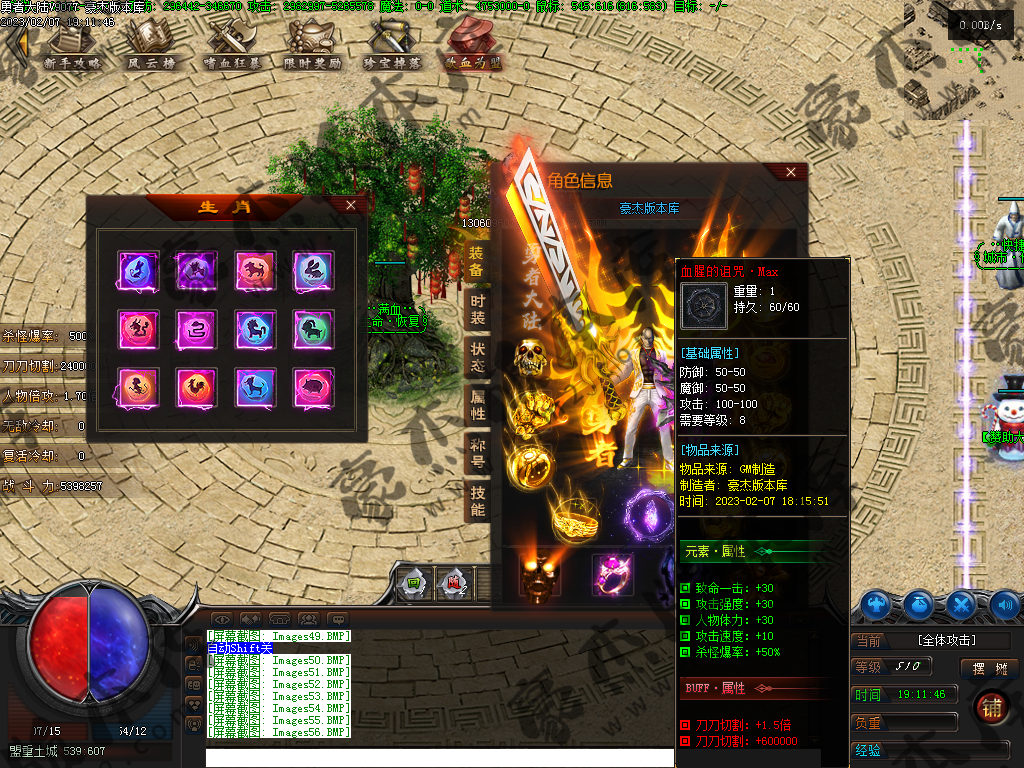1024x768 pixels.
Task: Open the 限时奖励 timed rewards
Action: point(312,45)
